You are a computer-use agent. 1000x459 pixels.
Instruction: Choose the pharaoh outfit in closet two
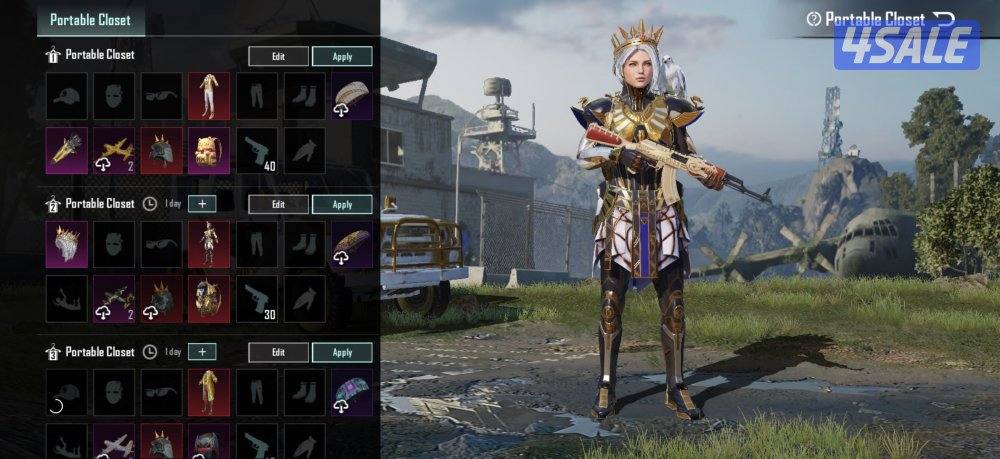(209, 244)
